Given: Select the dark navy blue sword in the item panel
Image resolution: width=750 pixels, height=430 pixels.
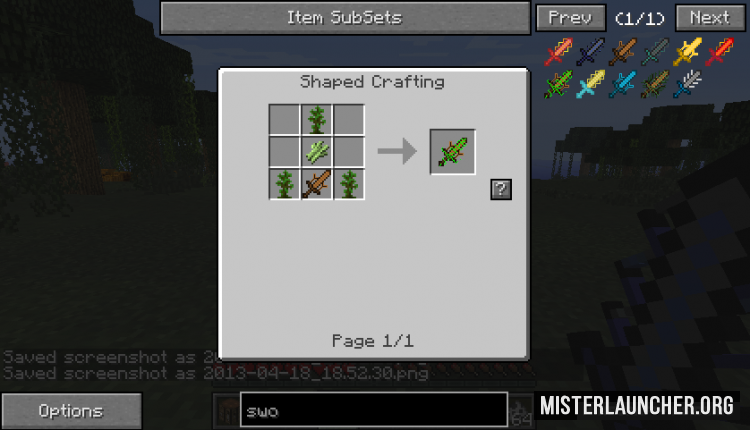Looking at the screenshot, I should coord(590,52).
